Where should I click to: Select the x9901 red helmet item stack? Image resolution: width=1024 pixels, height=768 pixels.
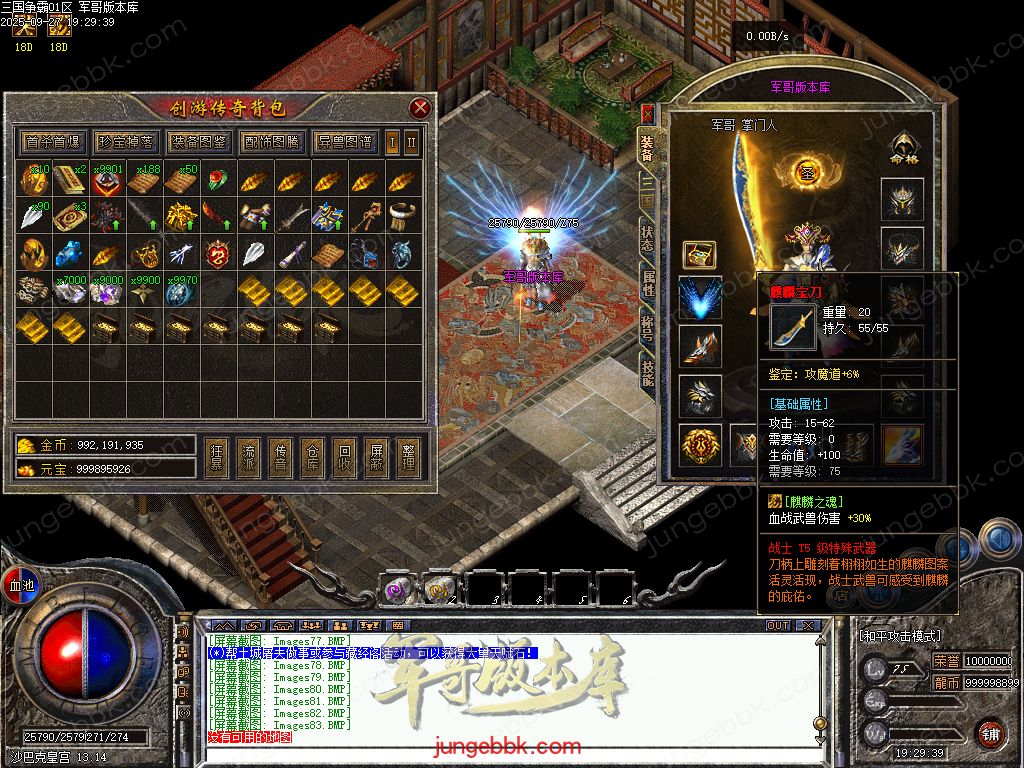pos(107,181)
